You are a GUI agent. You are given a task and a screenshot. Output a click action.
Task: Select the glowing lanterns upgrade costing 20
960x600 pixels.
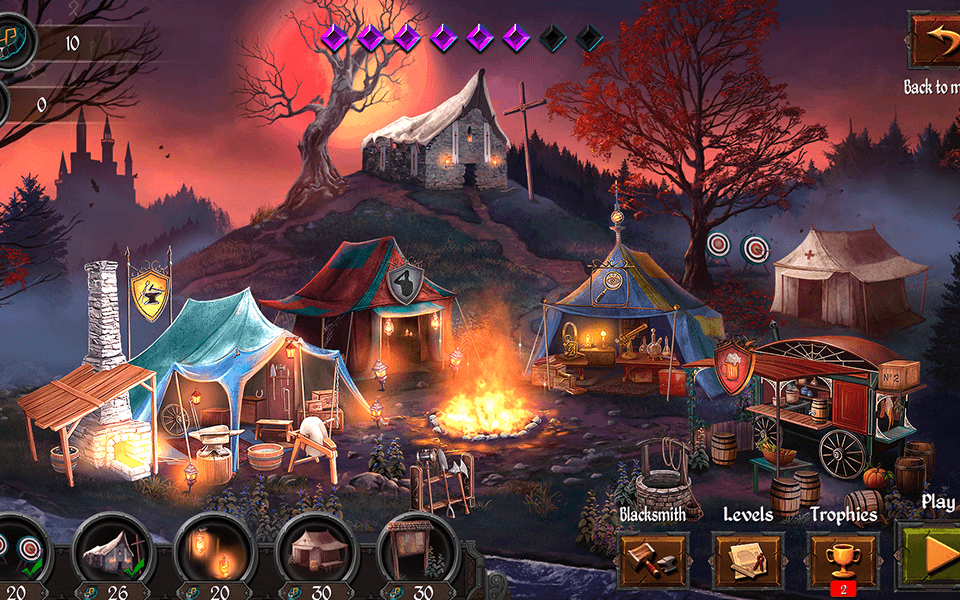click(214, 548)
